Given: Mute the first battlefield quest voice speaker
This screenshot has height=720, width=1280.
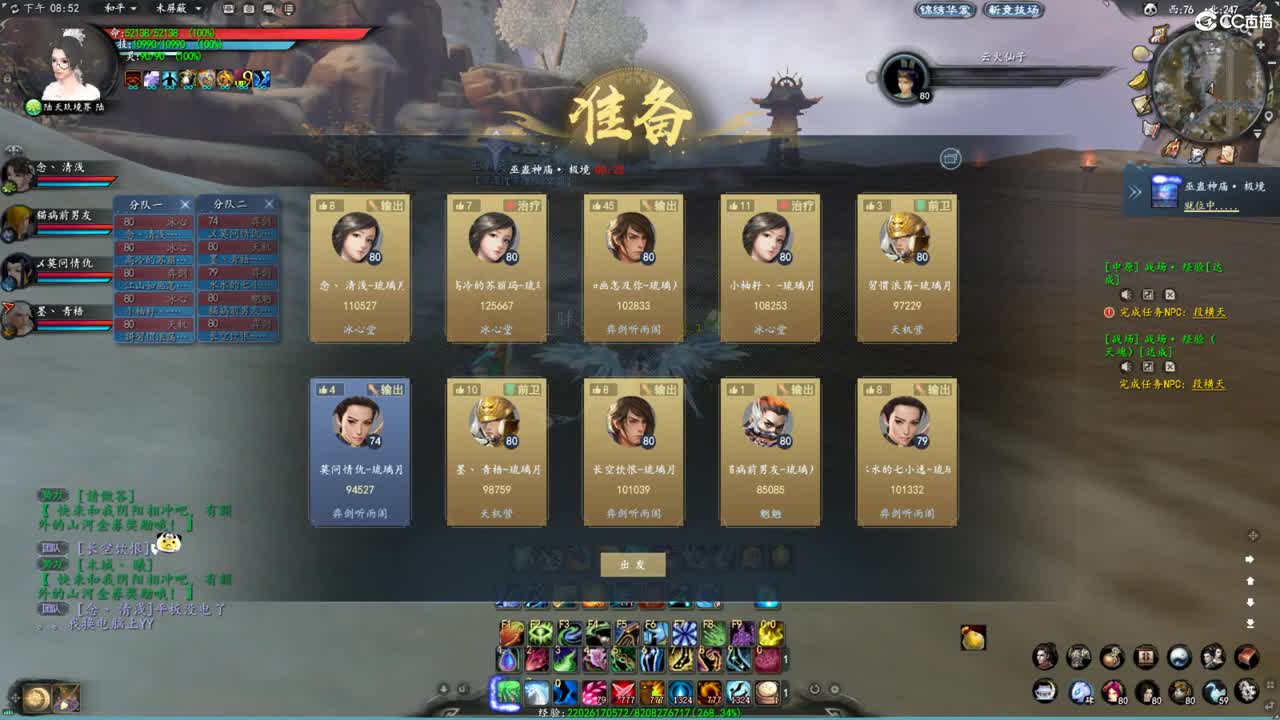Looking at the screenshot, I should pyautogui.click(x=1126, y=294).
